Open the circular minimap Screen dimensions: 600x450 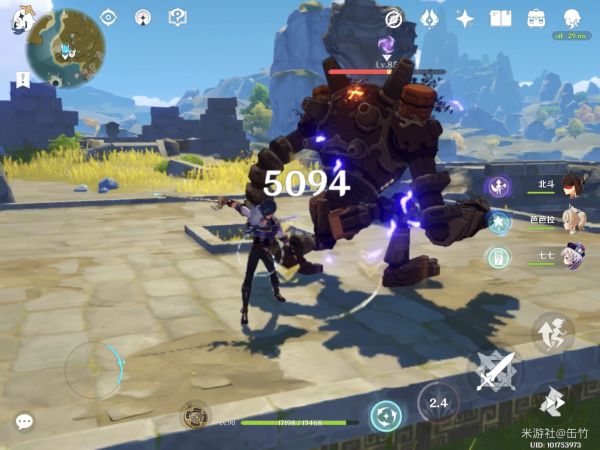tap(65, 48)
